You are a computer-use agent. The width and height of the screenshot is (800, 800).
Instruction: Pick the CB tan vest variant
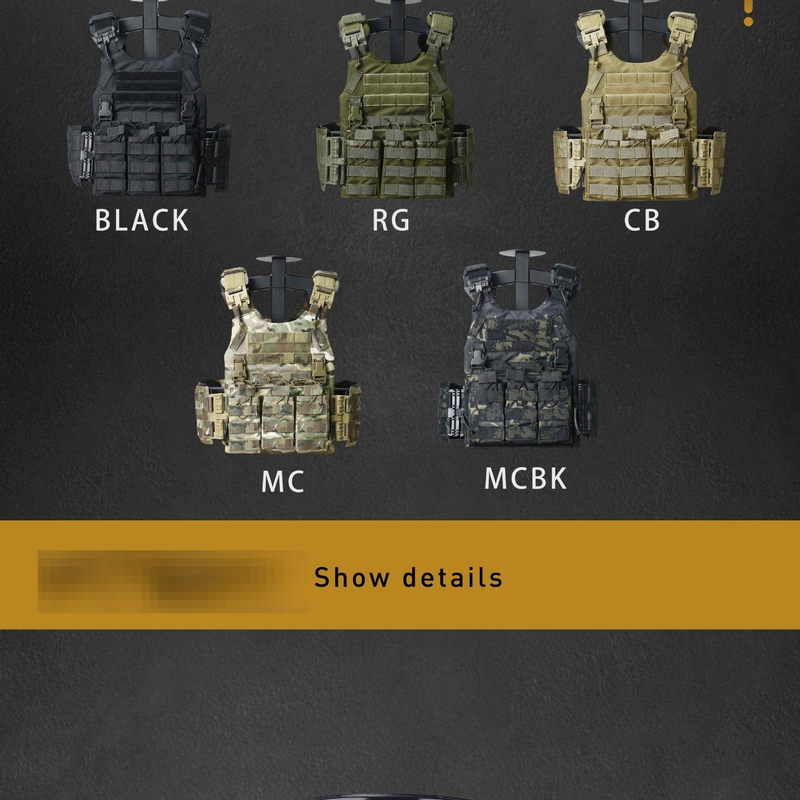click(640, 120)
